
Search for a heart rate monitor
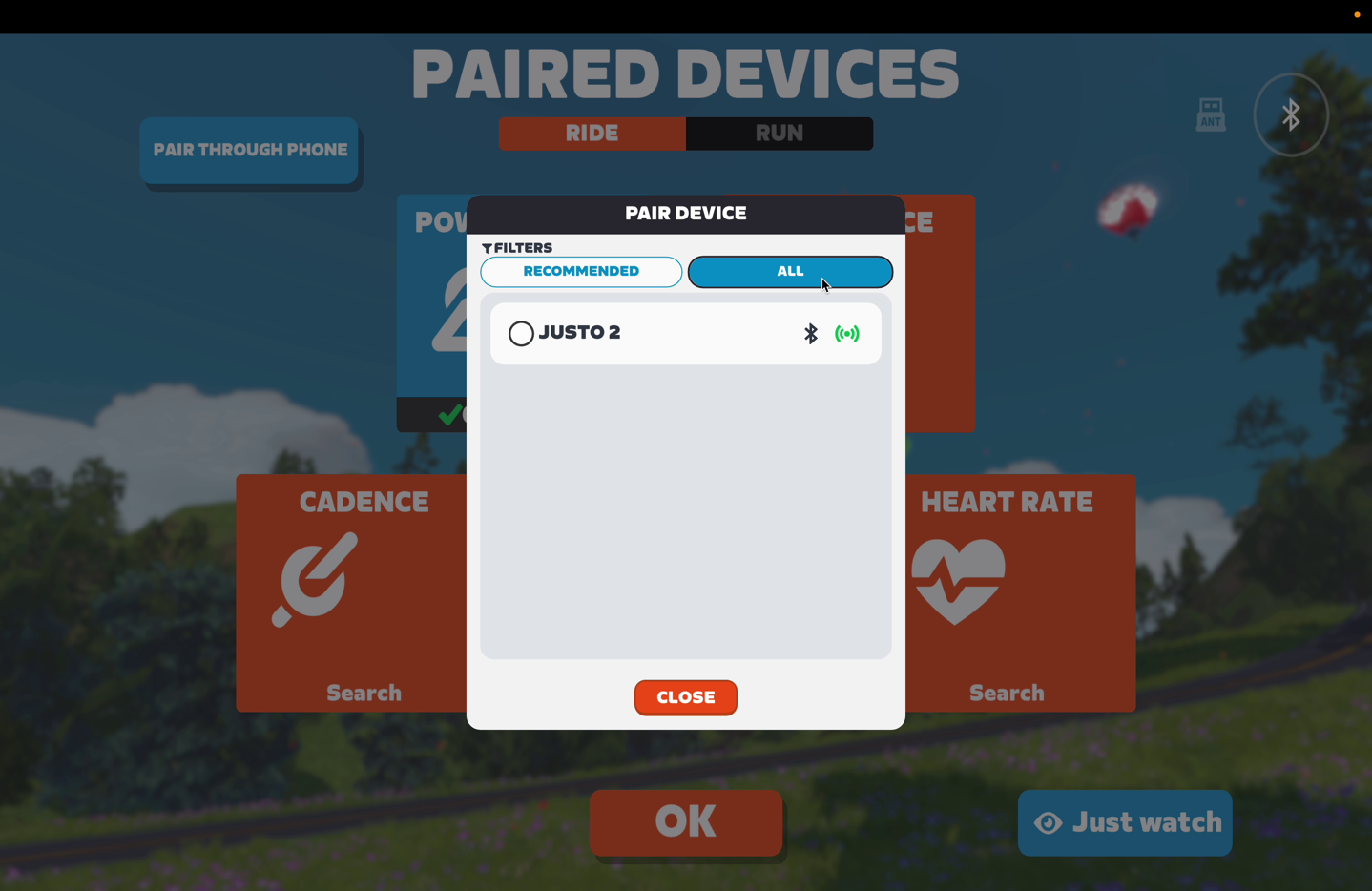[1007, 692]
